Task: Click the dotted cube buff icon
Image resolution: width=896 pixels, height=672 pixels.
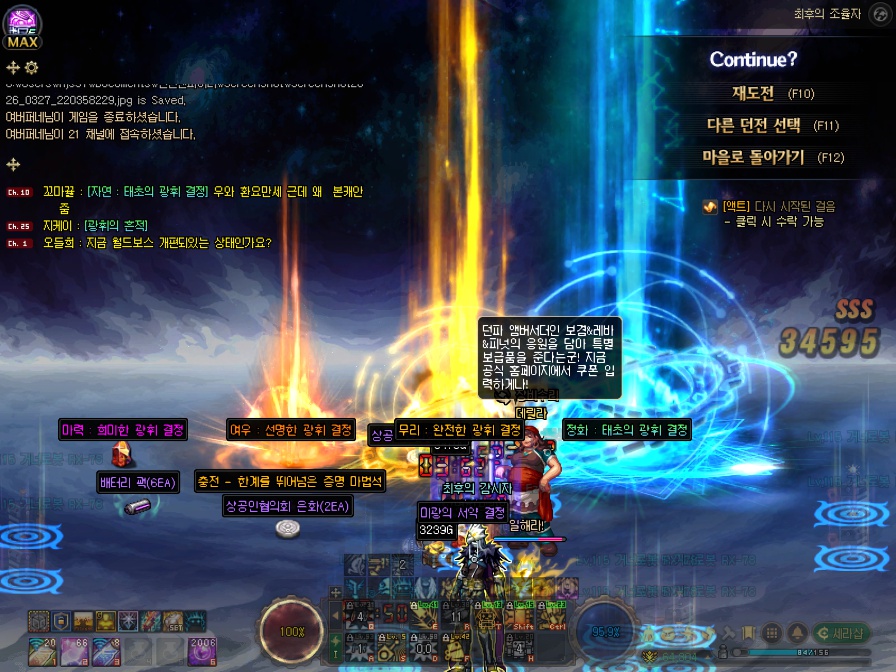Action: point(38,621)
